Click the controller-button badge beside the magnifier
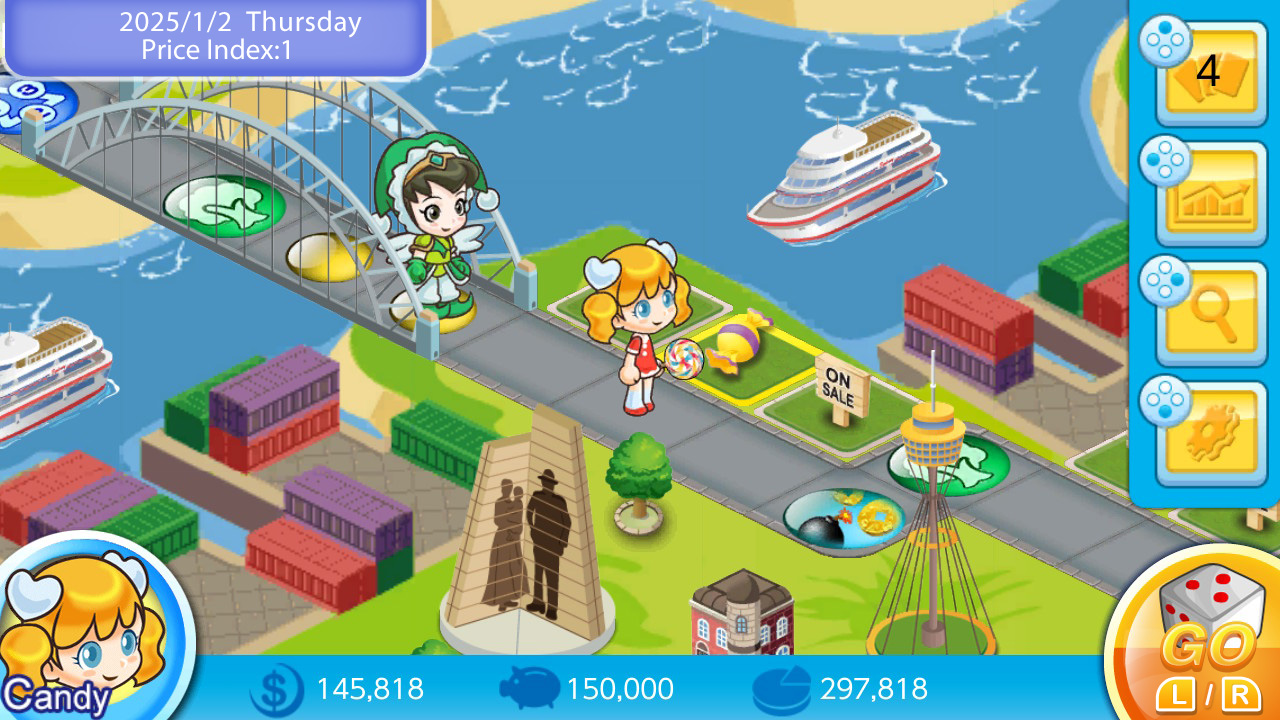Screen dimensions: 1280x720 1164,280
